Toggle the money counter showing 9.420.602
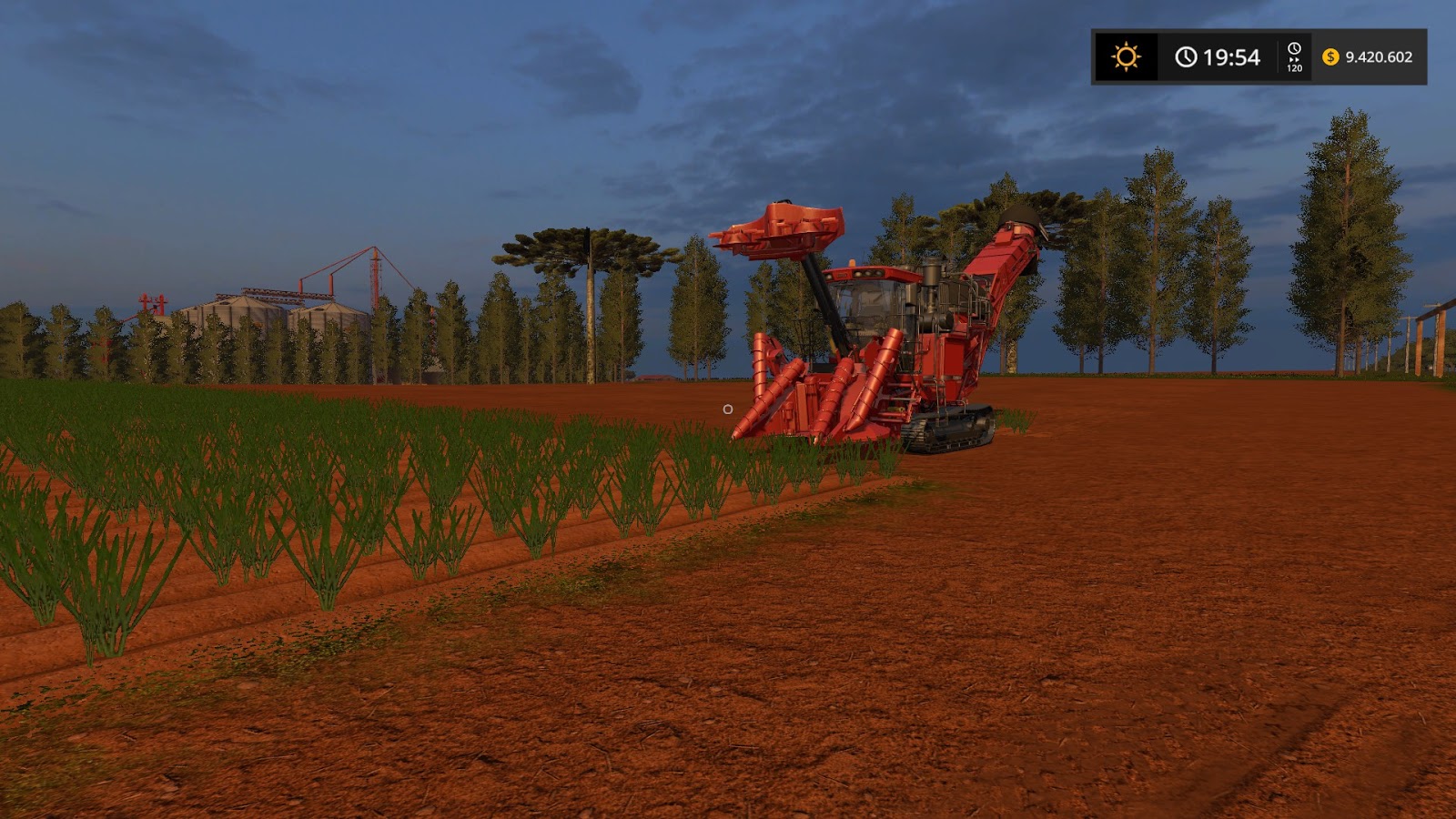 pyautogui.click(x=1380, y=57)
